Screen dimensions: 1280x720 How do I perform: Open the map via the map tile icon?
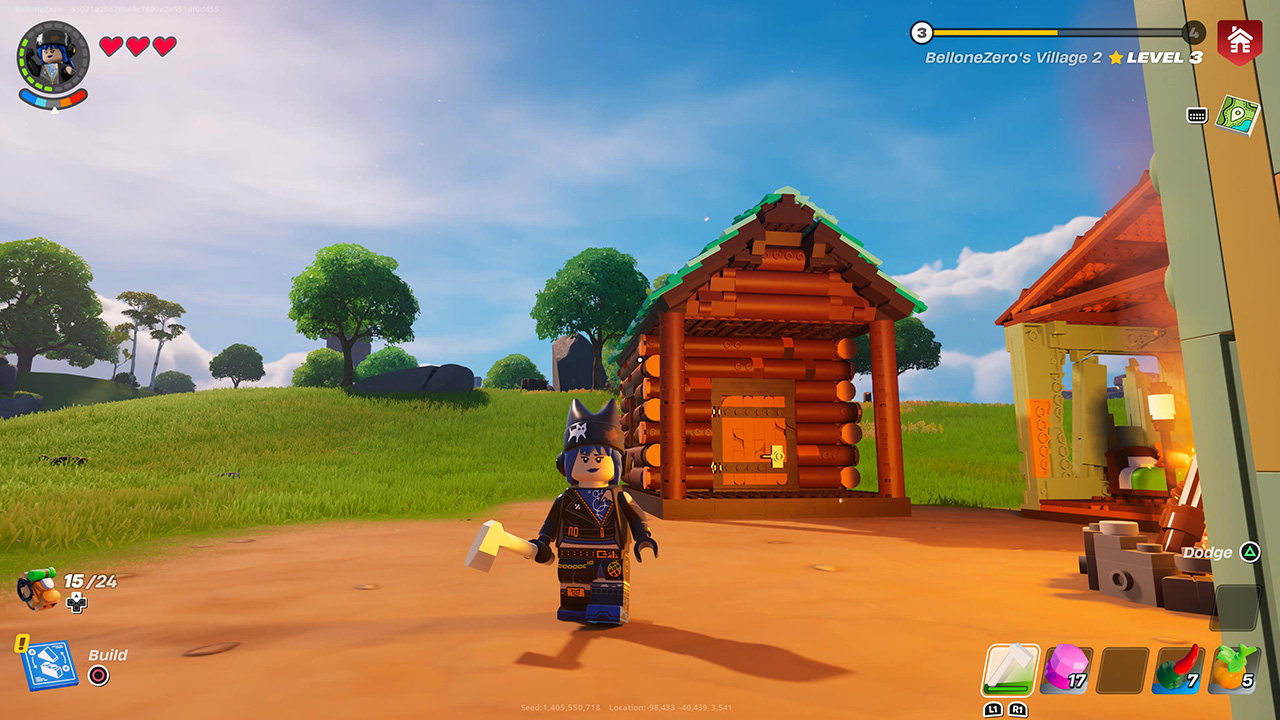coord(1236,116)
